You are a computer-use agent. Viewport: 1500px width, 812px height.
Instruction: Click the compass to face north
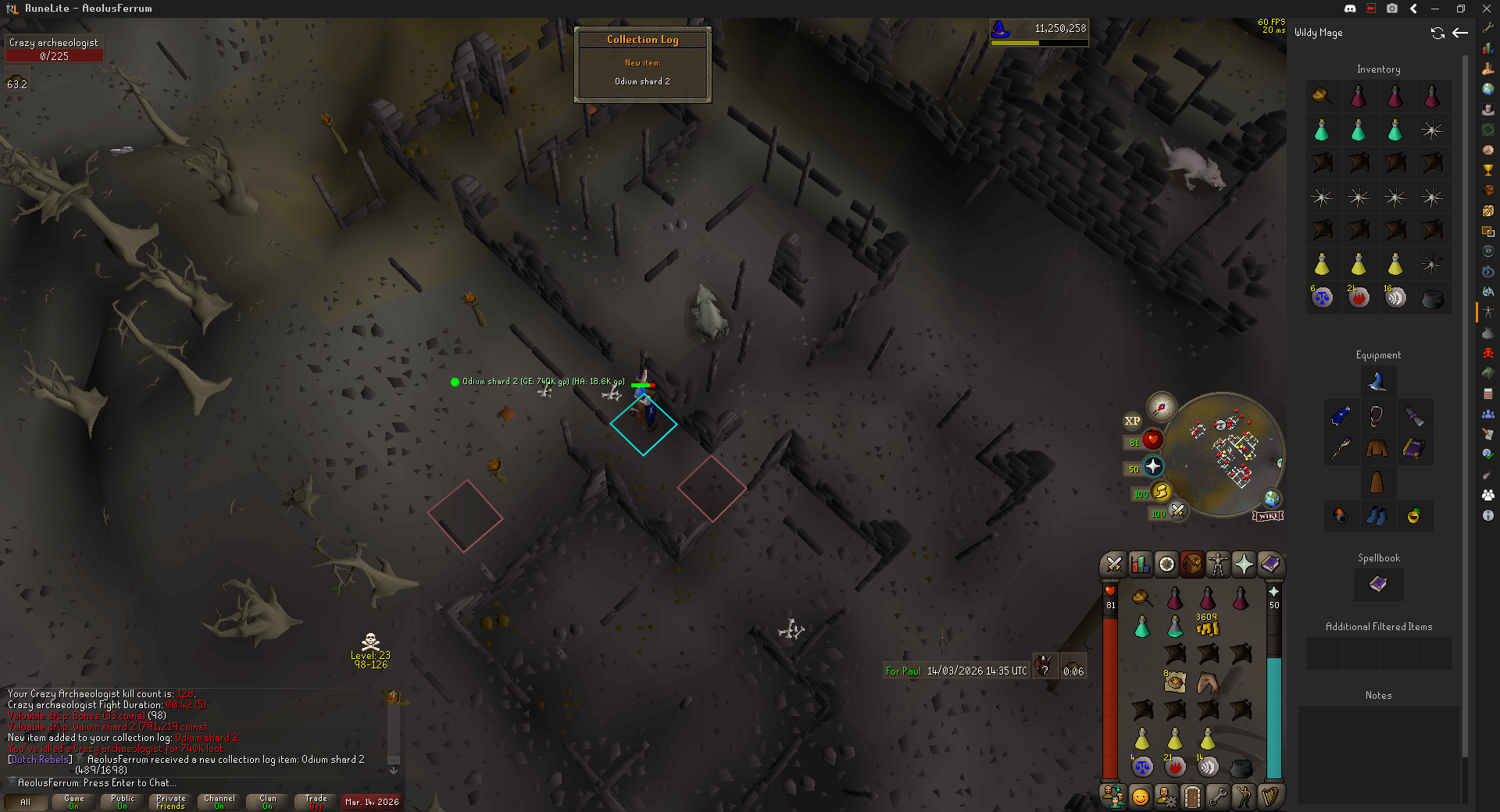(1162, 407)
